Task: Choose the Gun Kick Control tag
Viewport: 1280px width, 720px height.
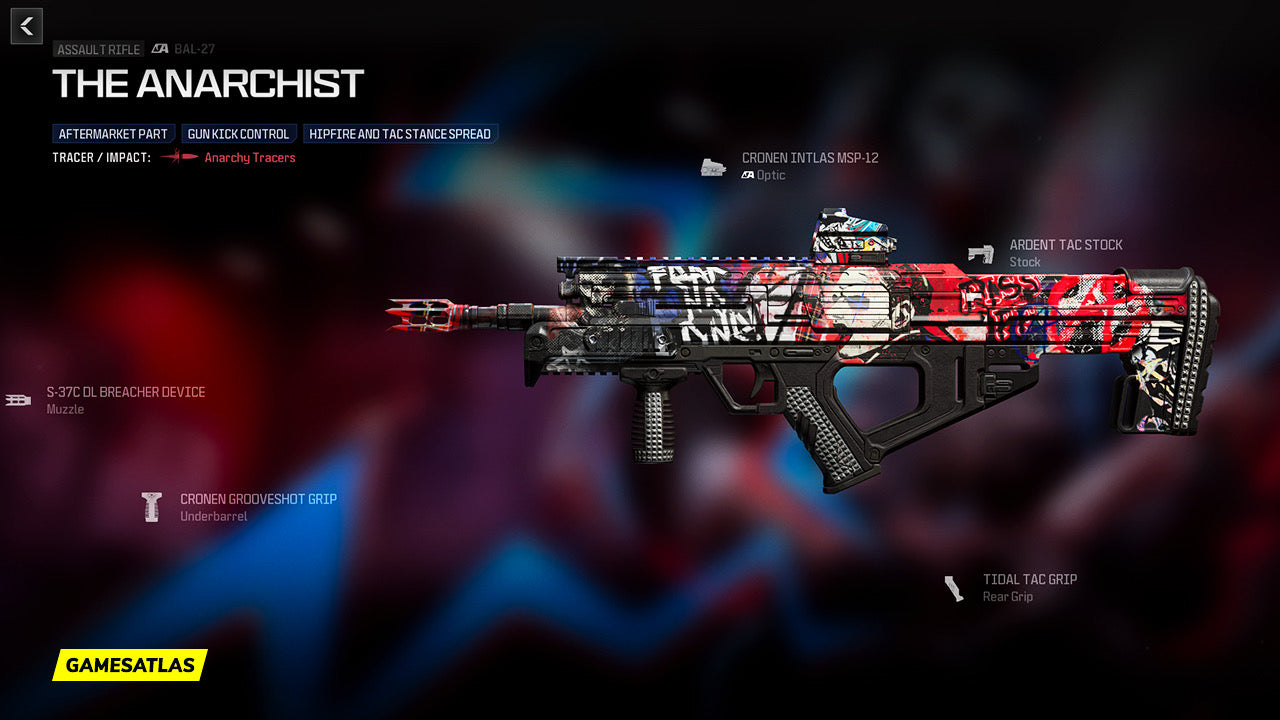Action: pos(238,134)
